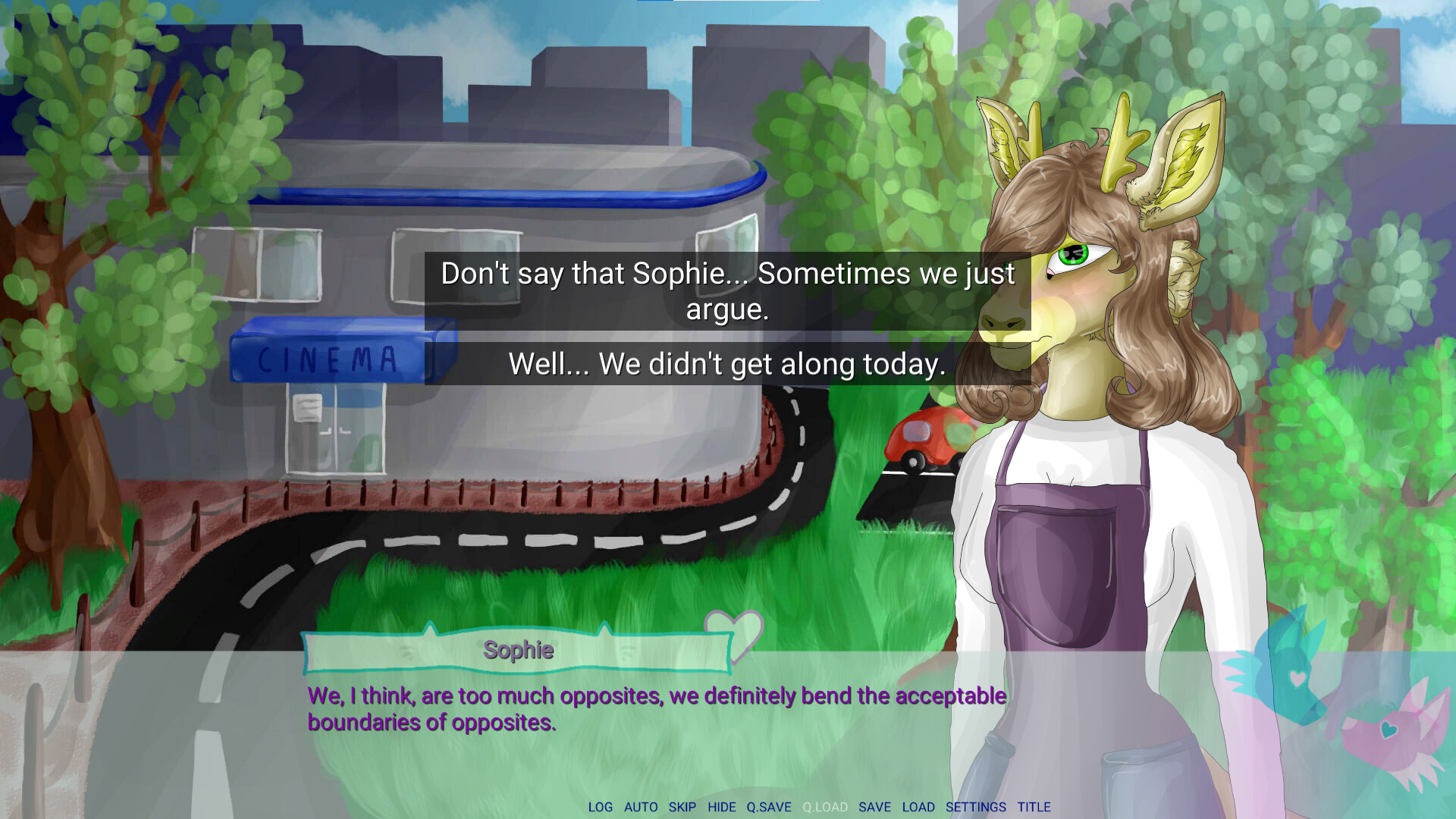The height and width of the screenshot is (819, 1456).
Task: Open the LOAD screen
Action: click(x=919, y=807)
